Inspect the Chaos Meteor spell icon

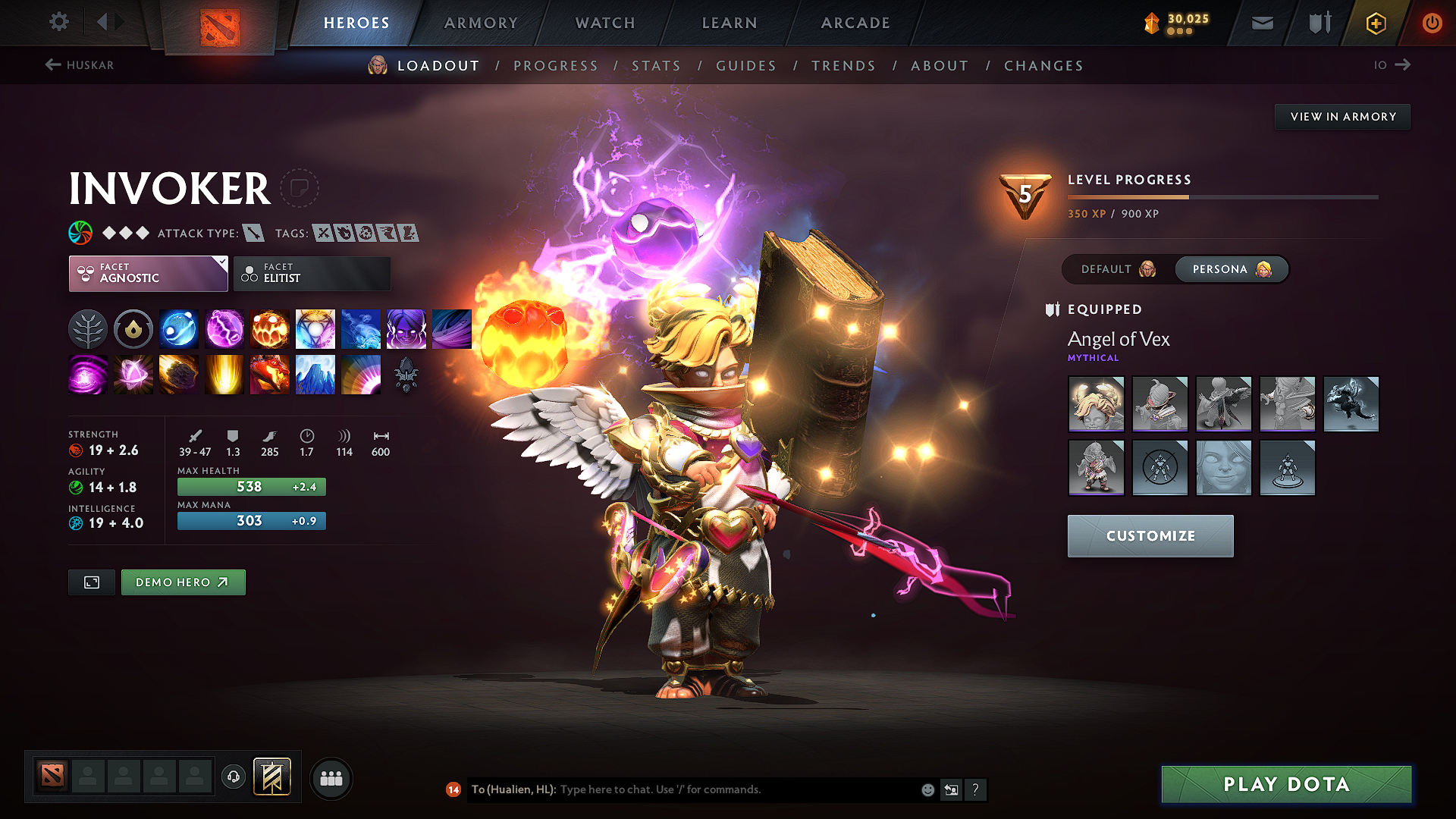click(x=179, y=375)
